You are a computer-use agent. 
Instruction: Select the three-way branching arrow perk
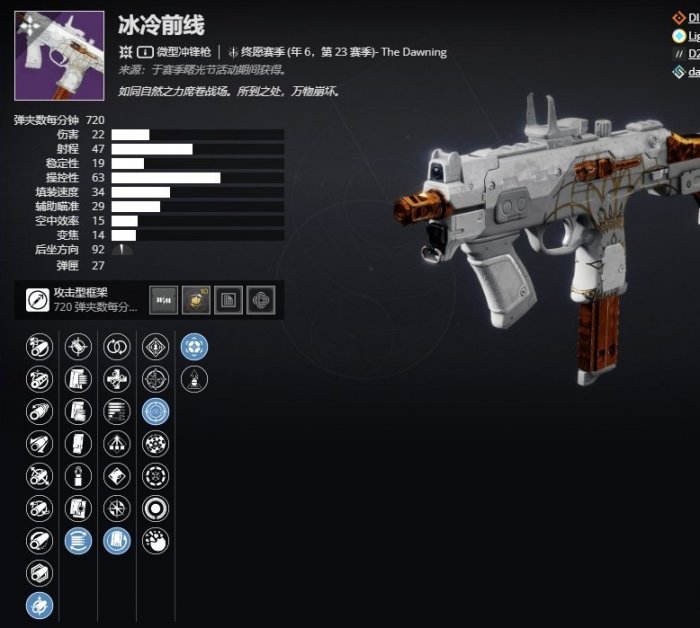pyautogui.click(x=117, y=444)
